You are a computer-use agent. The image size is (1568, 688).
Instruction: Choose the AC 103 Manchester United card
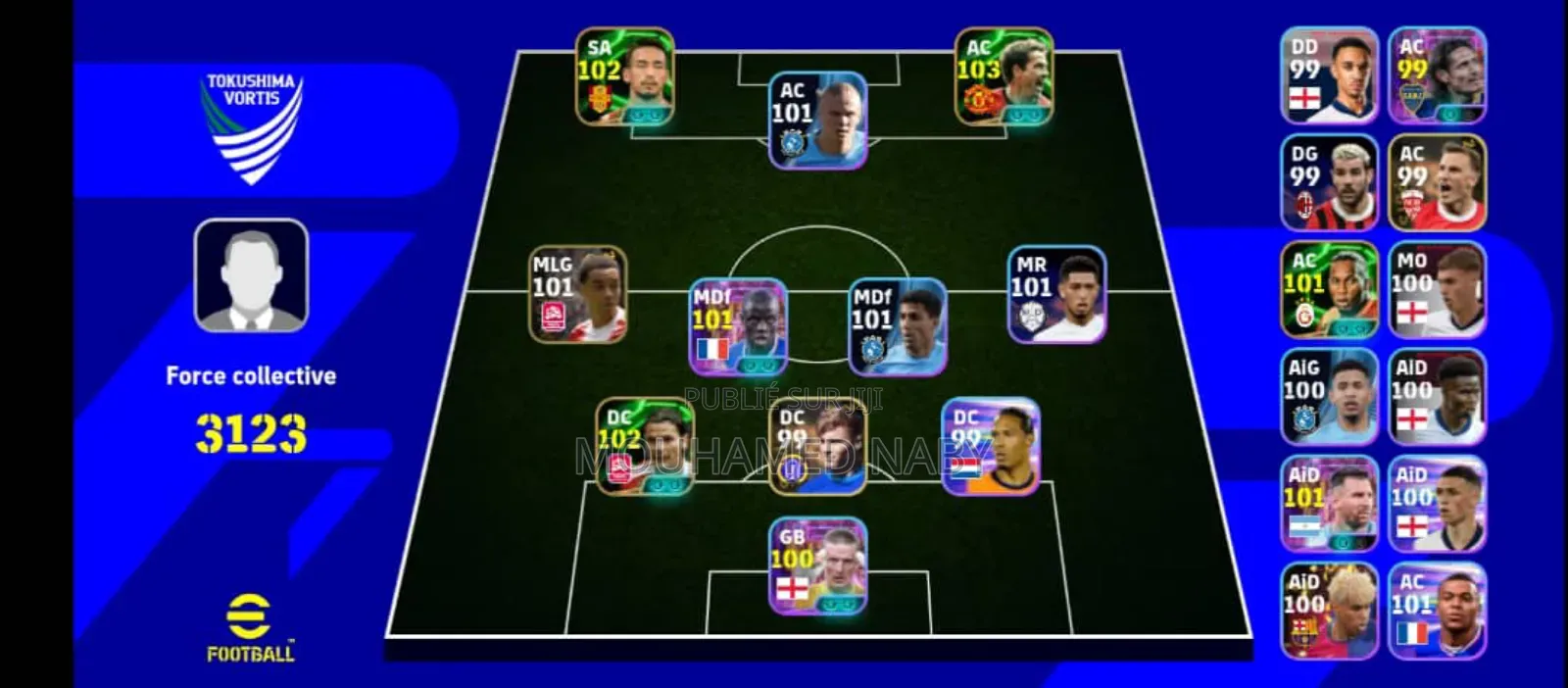coord(1004,77)
